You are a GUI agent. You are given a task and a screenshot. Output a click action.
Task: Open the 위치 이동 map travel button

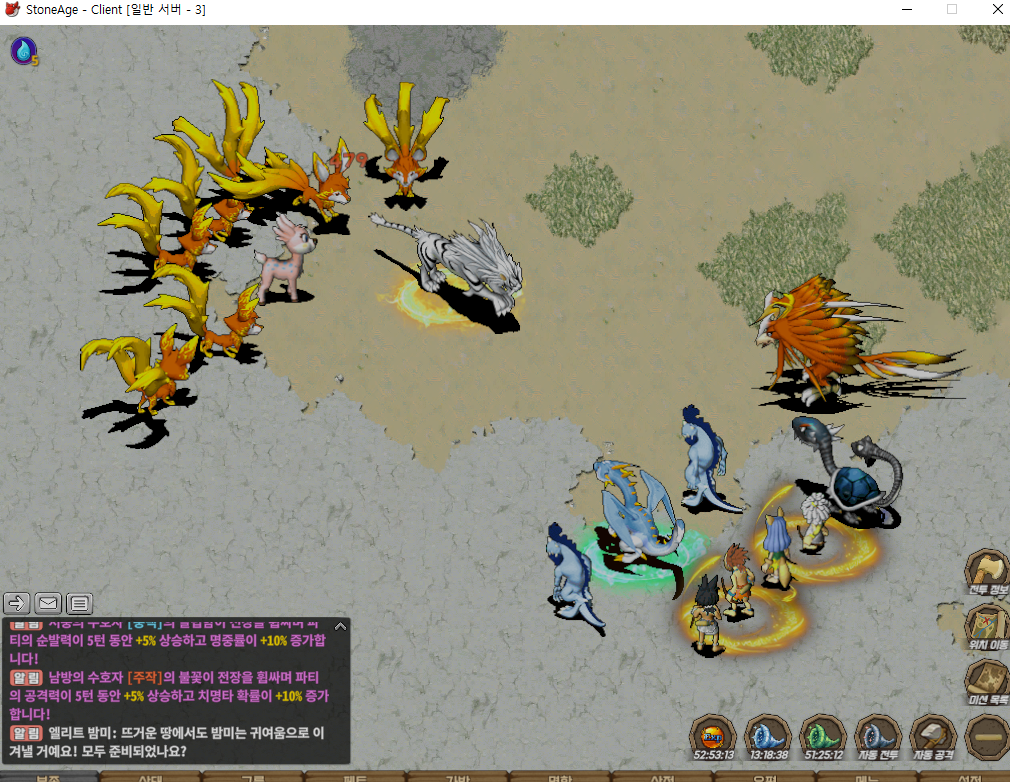(985, 628)
